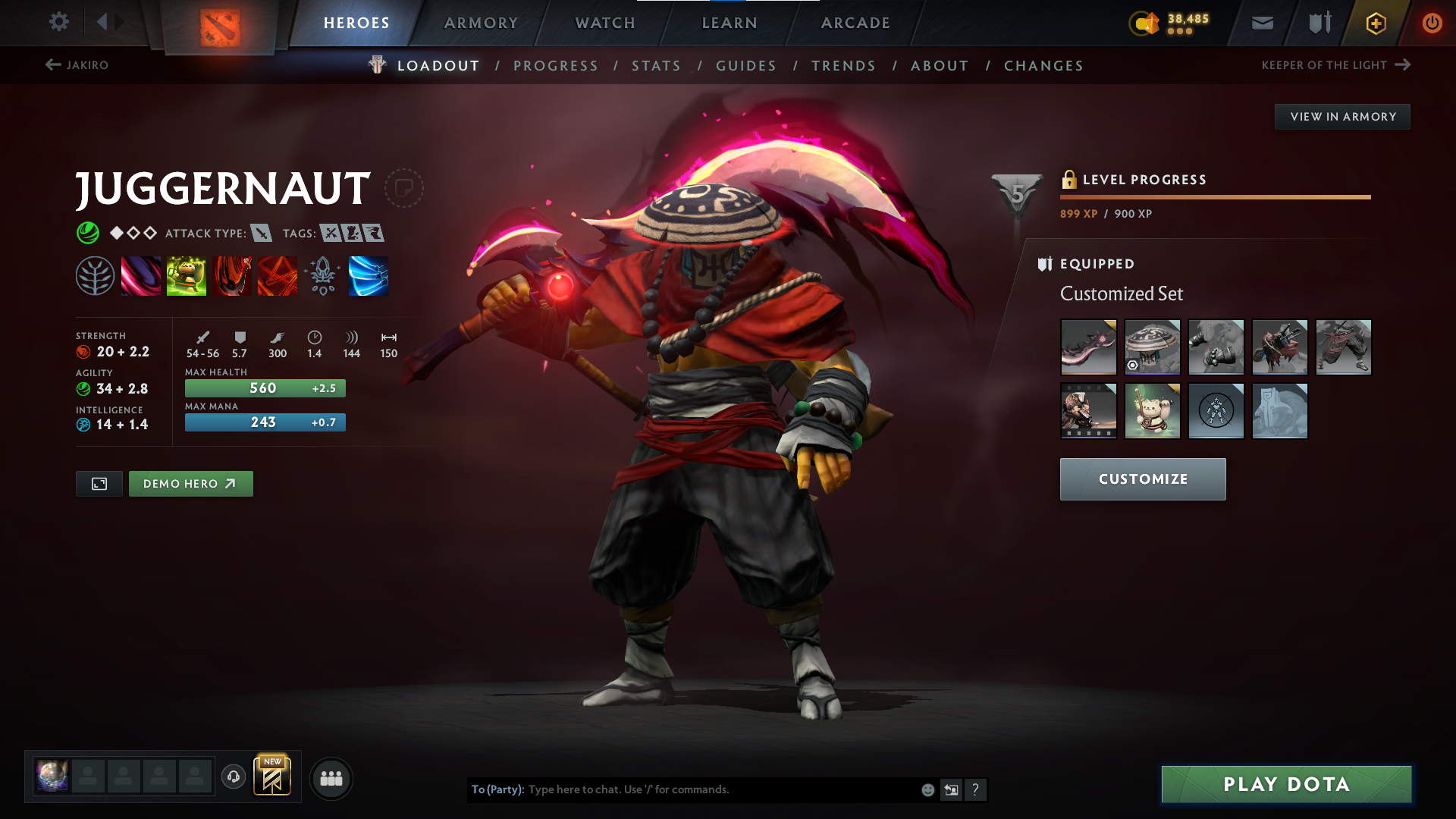The height and width of the screenshot is (819, 1456).
Task: Open the chat channel selector beside chat
Action: click(951, 789)
